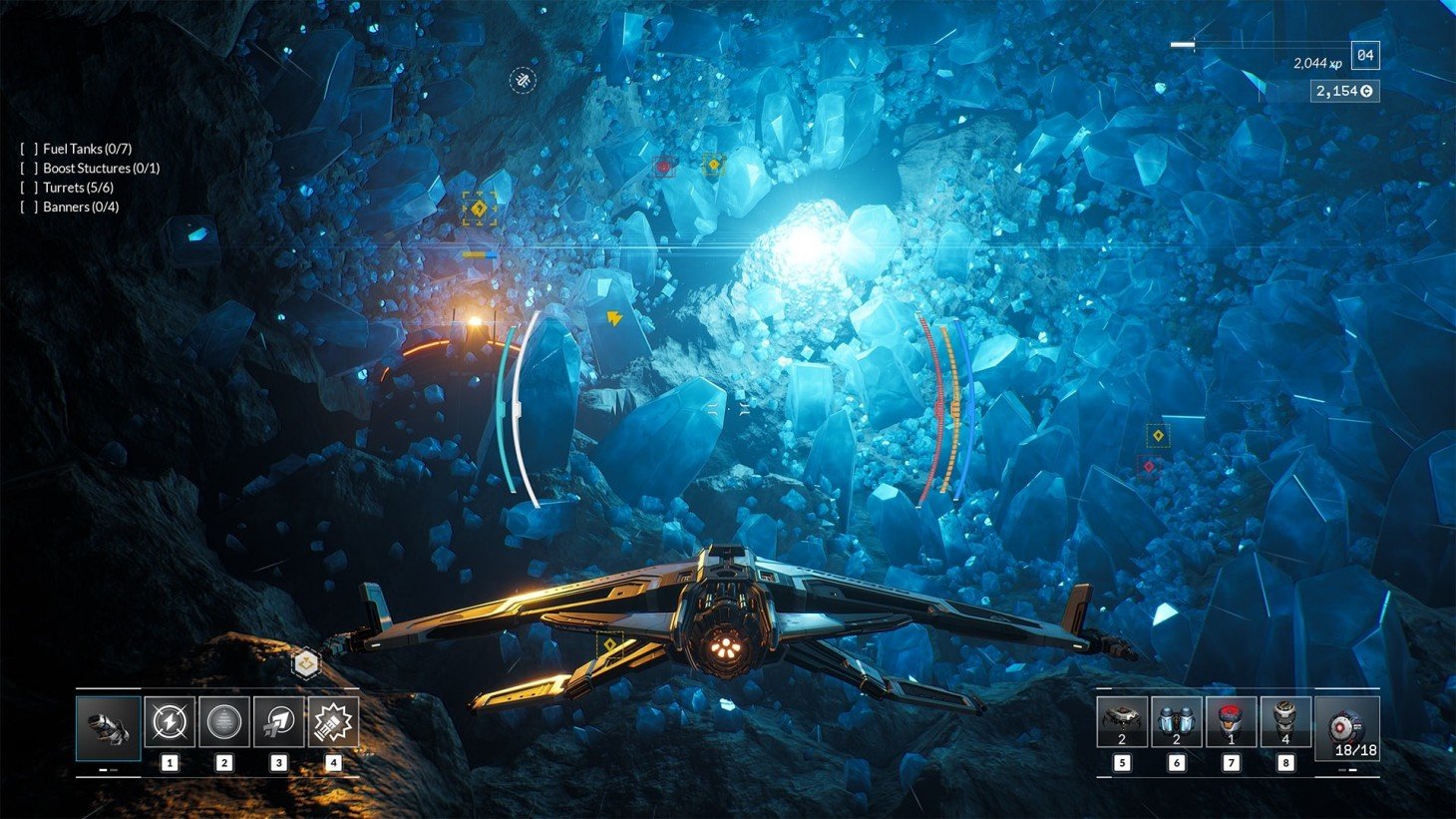Screen dimensions: 1456x819
Task: Activate the EMP device in slot 1
Action: 170,723
